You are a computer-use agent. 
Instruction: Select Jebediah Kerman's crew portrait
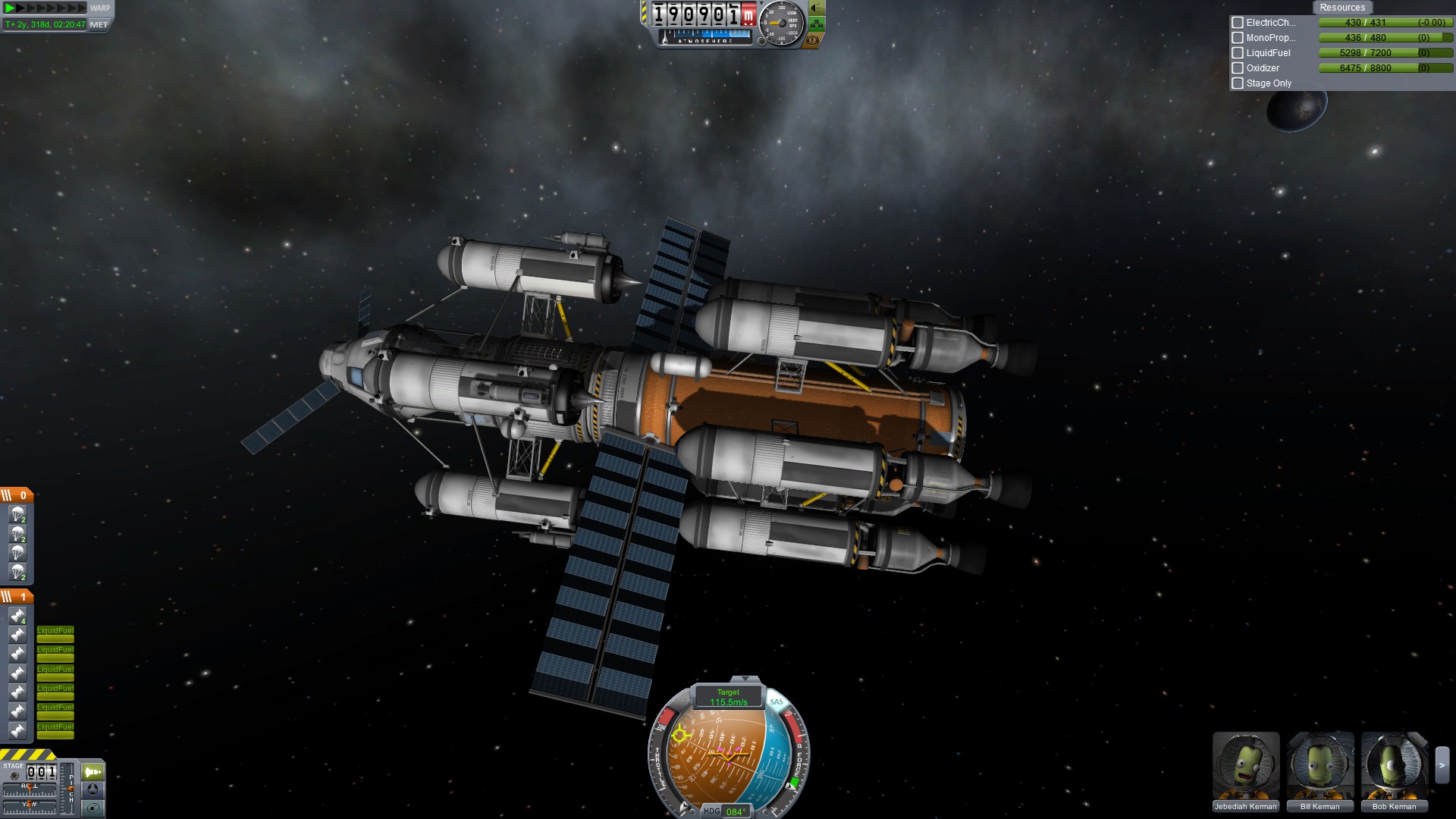click(x=1245, y=766)
